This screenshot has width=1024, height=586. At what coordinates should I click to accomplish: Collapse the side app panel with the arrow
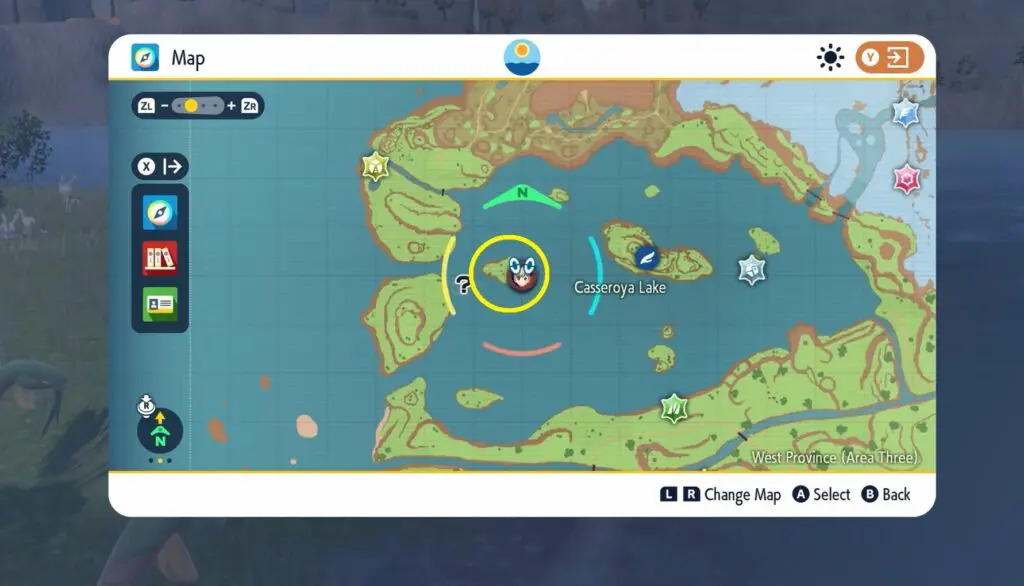point(160,166)
